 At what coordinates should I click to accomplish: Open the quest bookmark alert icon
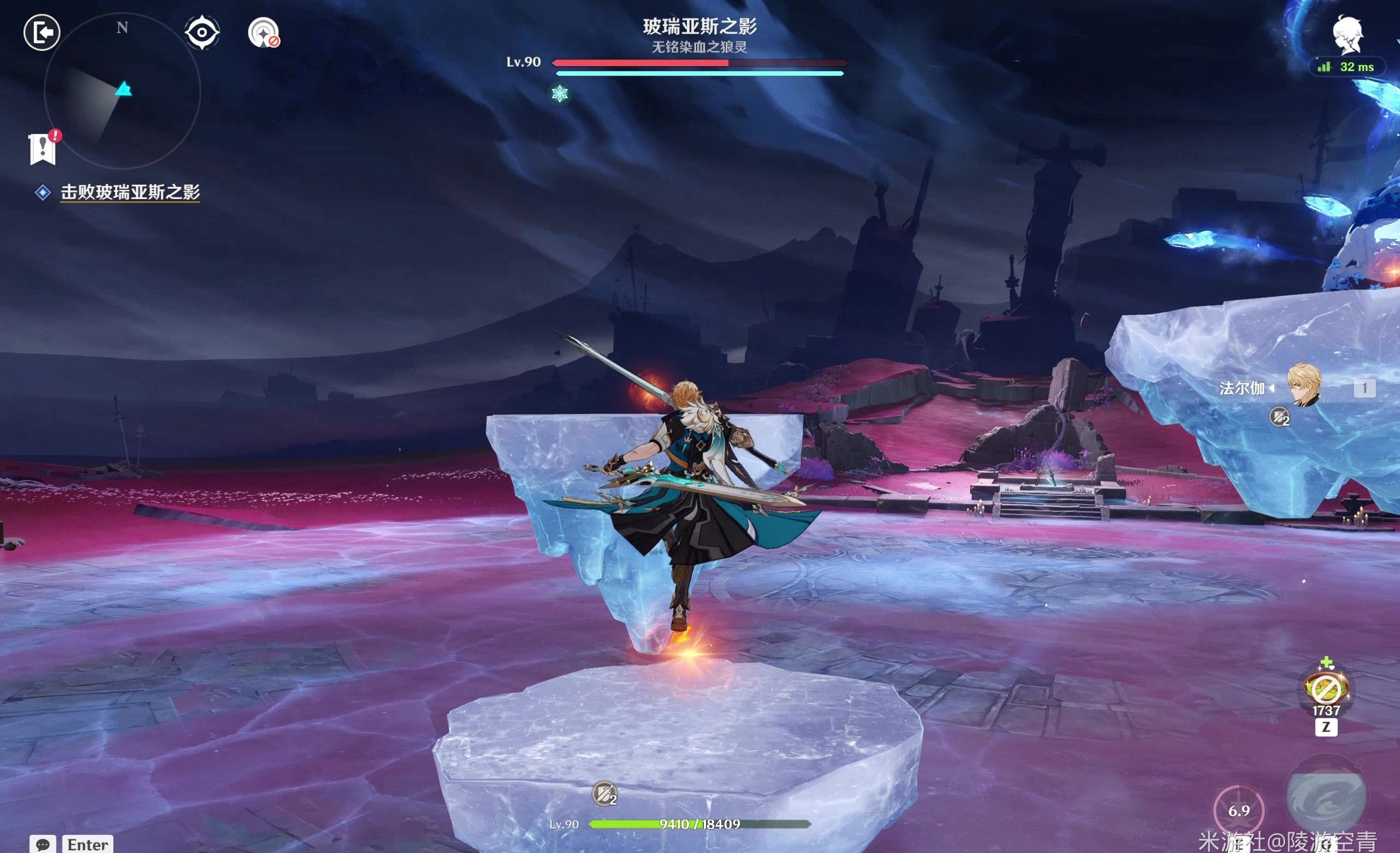(43, 149)
